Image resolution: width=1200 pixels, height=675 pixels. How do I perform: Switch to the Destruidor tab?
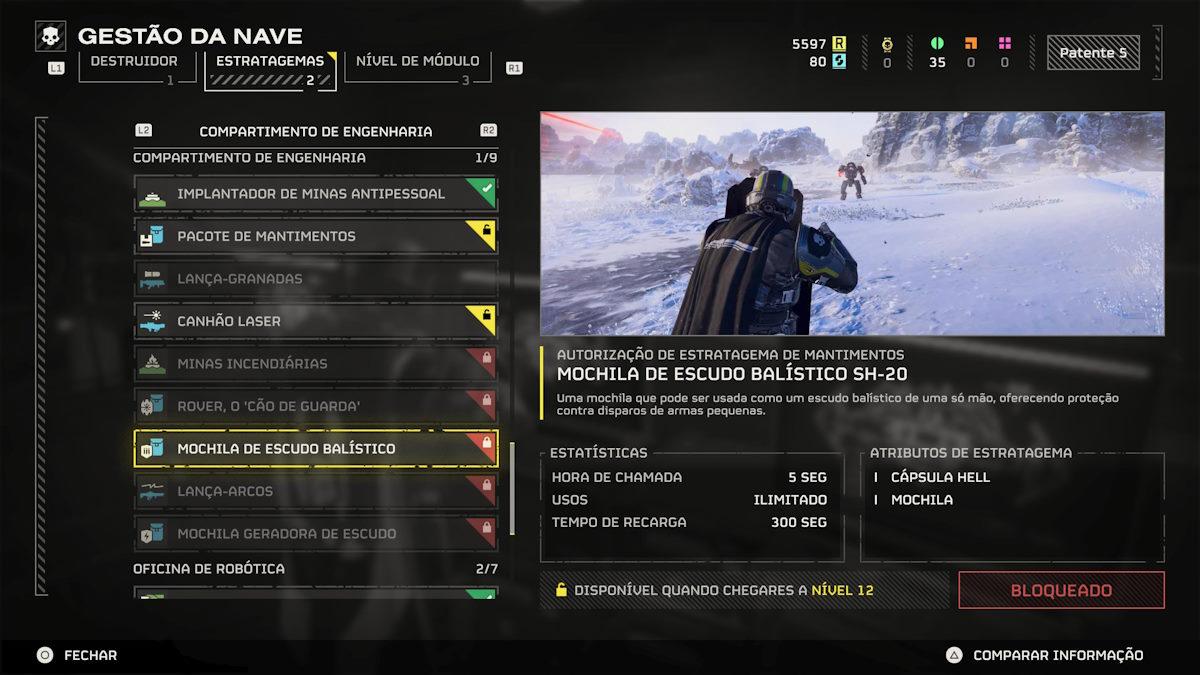coord(135,62)
